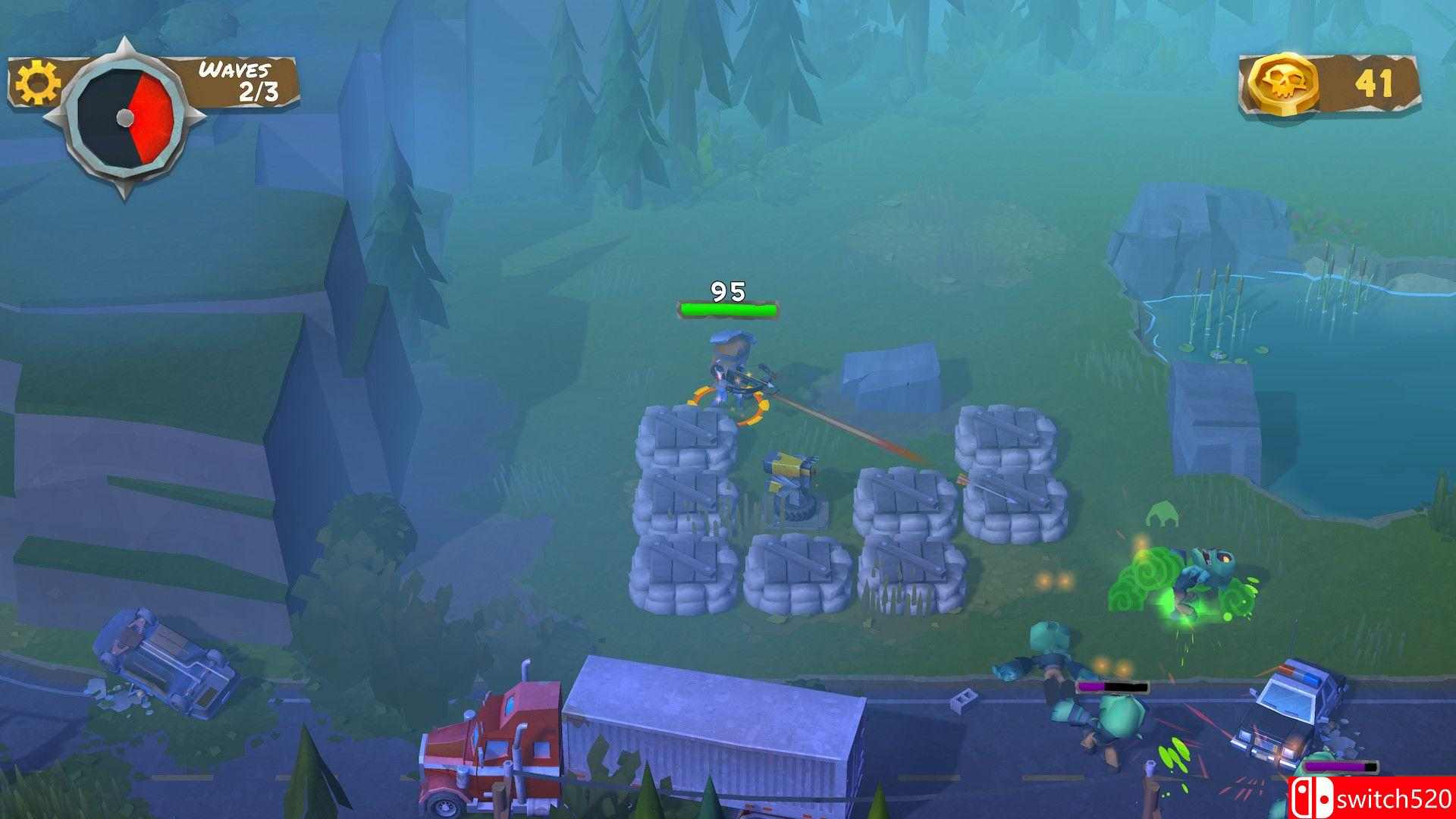Select the Waves label text
1456x819 pixels.
232,71
